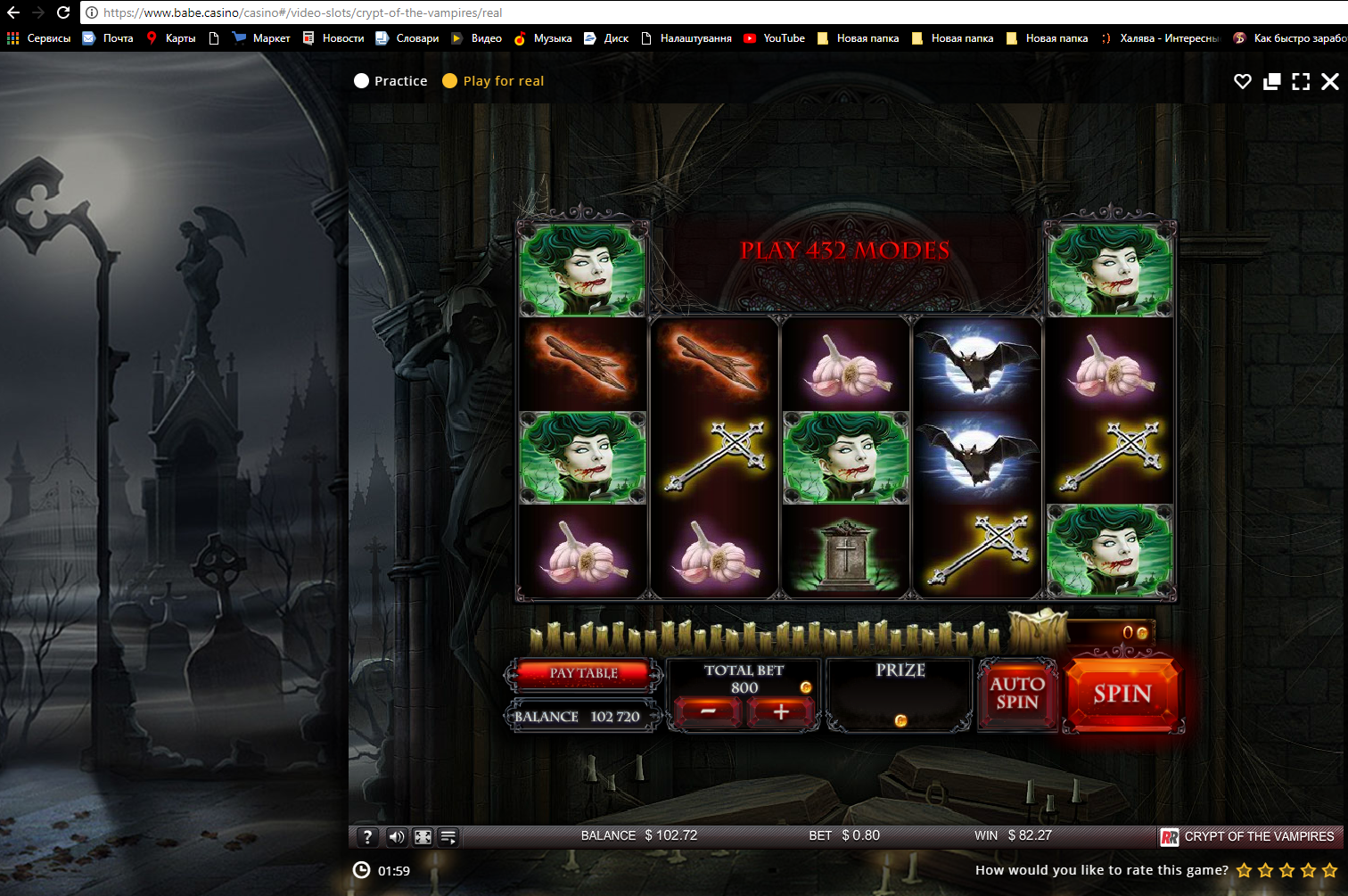Increase the total bet with the plus stepper
The width and height of the screenshot is (1348, 896).
coord(782,713)
